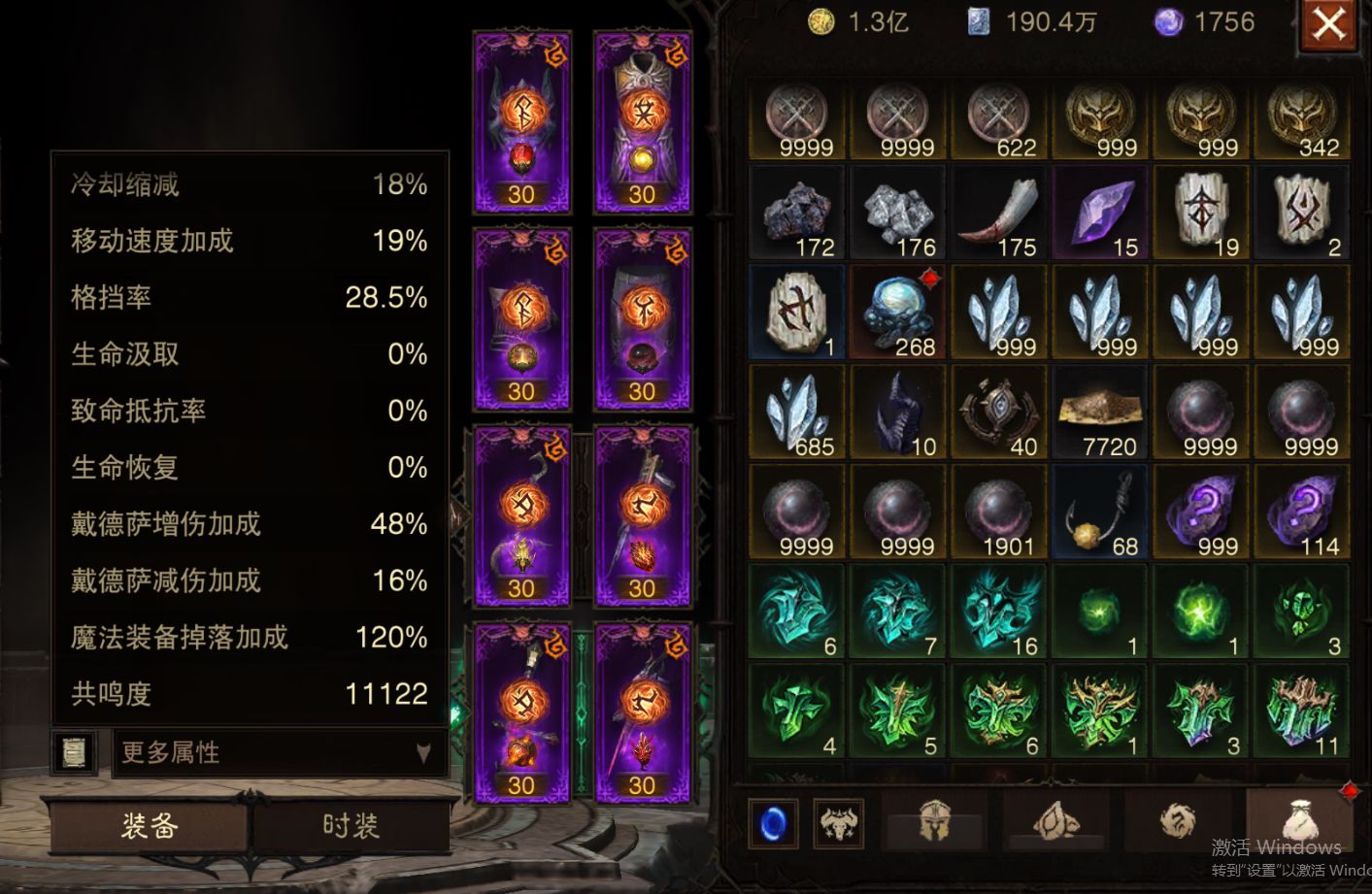Select the dark ore chunk with 172
Screen dimensions: 1372x894
[797, 214]
